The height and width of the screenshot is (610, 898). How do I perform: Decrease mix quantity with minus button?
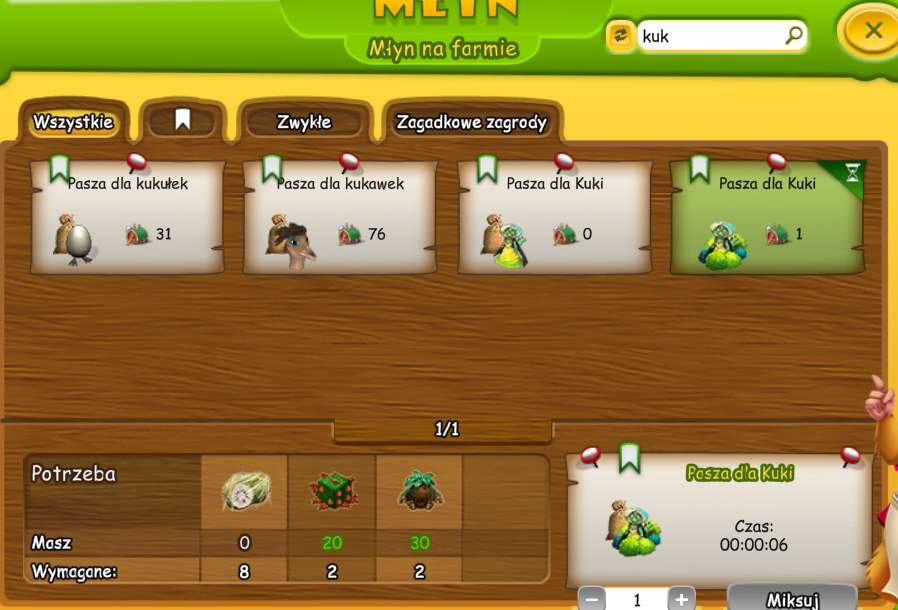tap(592, 600)
